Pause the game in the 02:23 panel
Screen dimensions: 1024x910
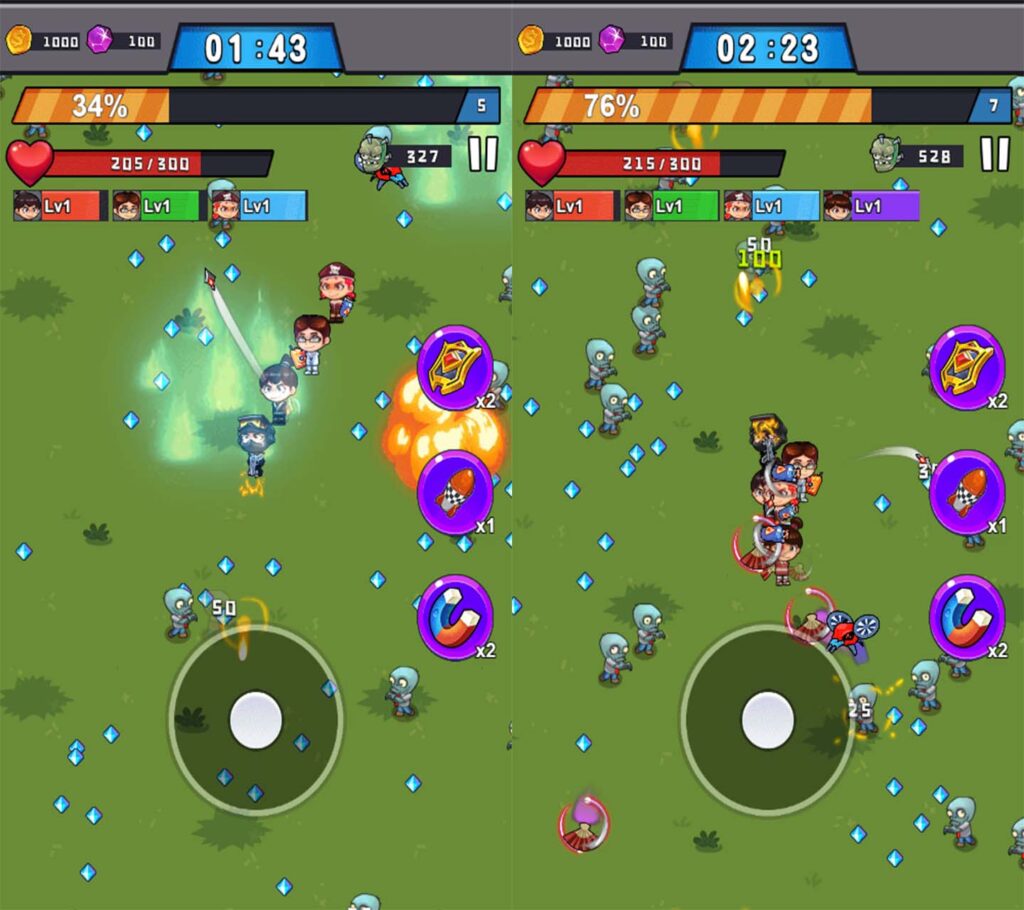[994, 154]
